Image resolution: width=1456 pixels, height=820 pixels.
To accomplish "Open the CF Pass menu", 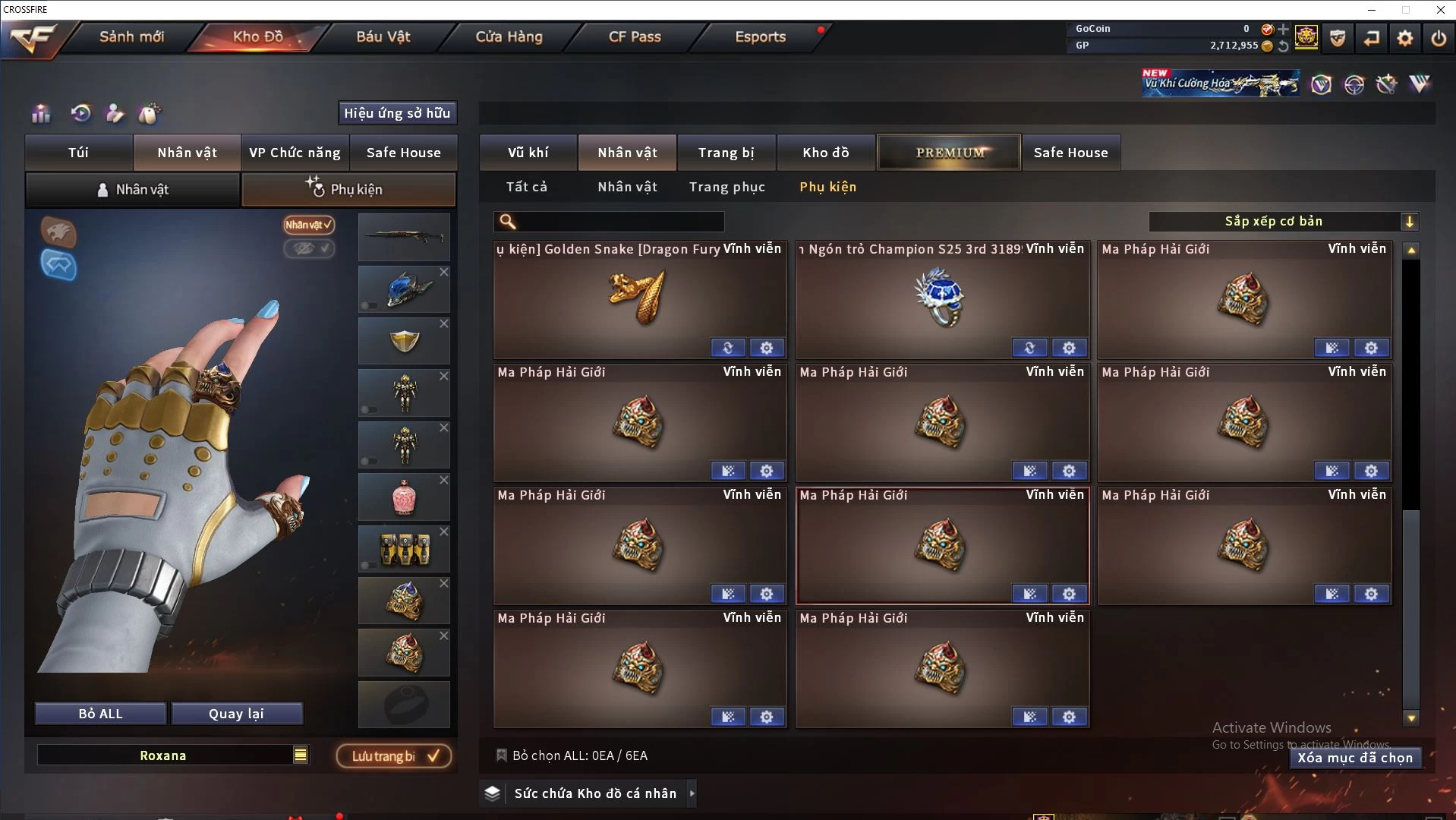I will (635, 36).
